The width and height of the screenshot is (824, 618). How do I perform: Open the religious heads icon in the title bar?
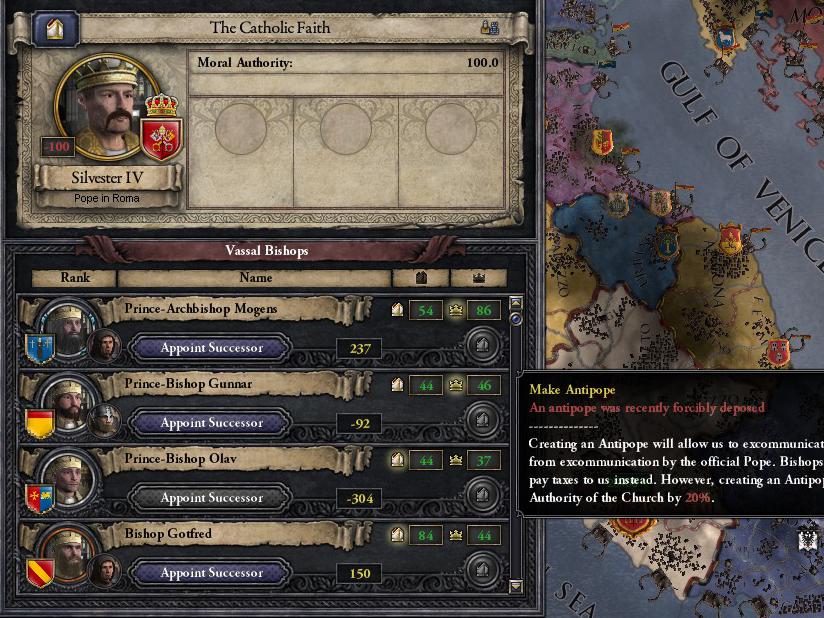(490, 28)
